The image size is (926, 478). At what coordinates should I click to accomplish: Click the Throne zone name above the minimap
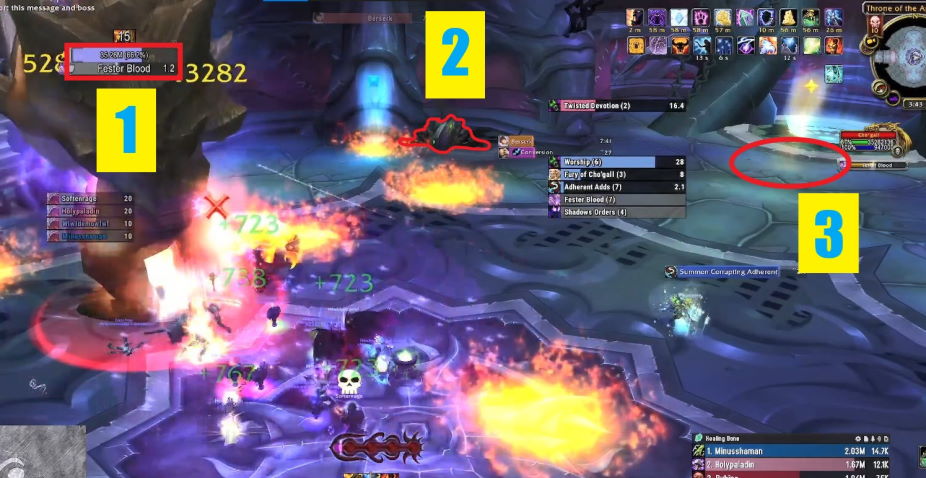click(x=898, y=9)
